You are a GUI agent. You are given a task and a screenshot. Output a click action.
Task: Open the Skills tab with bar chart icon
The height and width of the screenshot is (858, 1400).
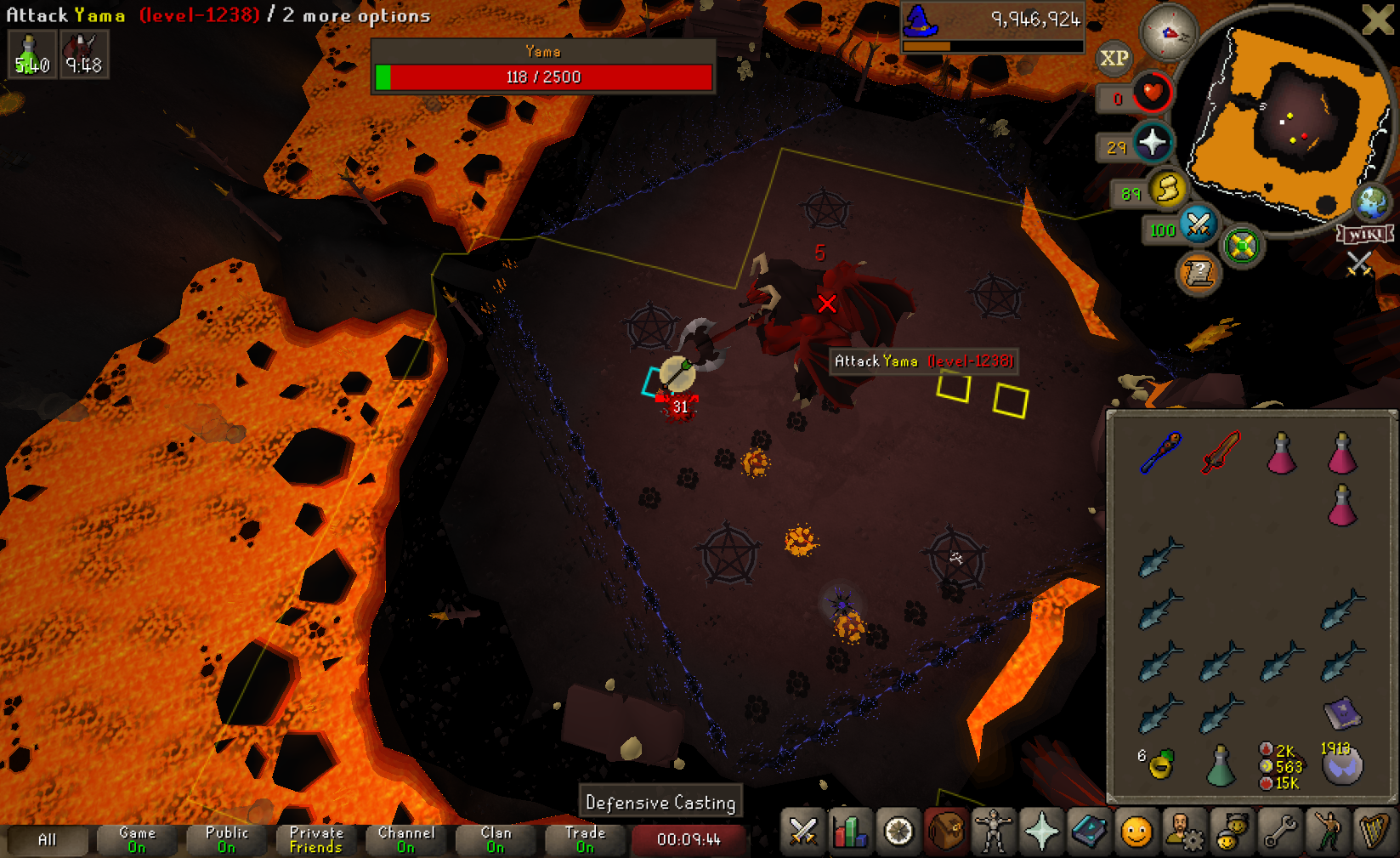coord(850,832)
